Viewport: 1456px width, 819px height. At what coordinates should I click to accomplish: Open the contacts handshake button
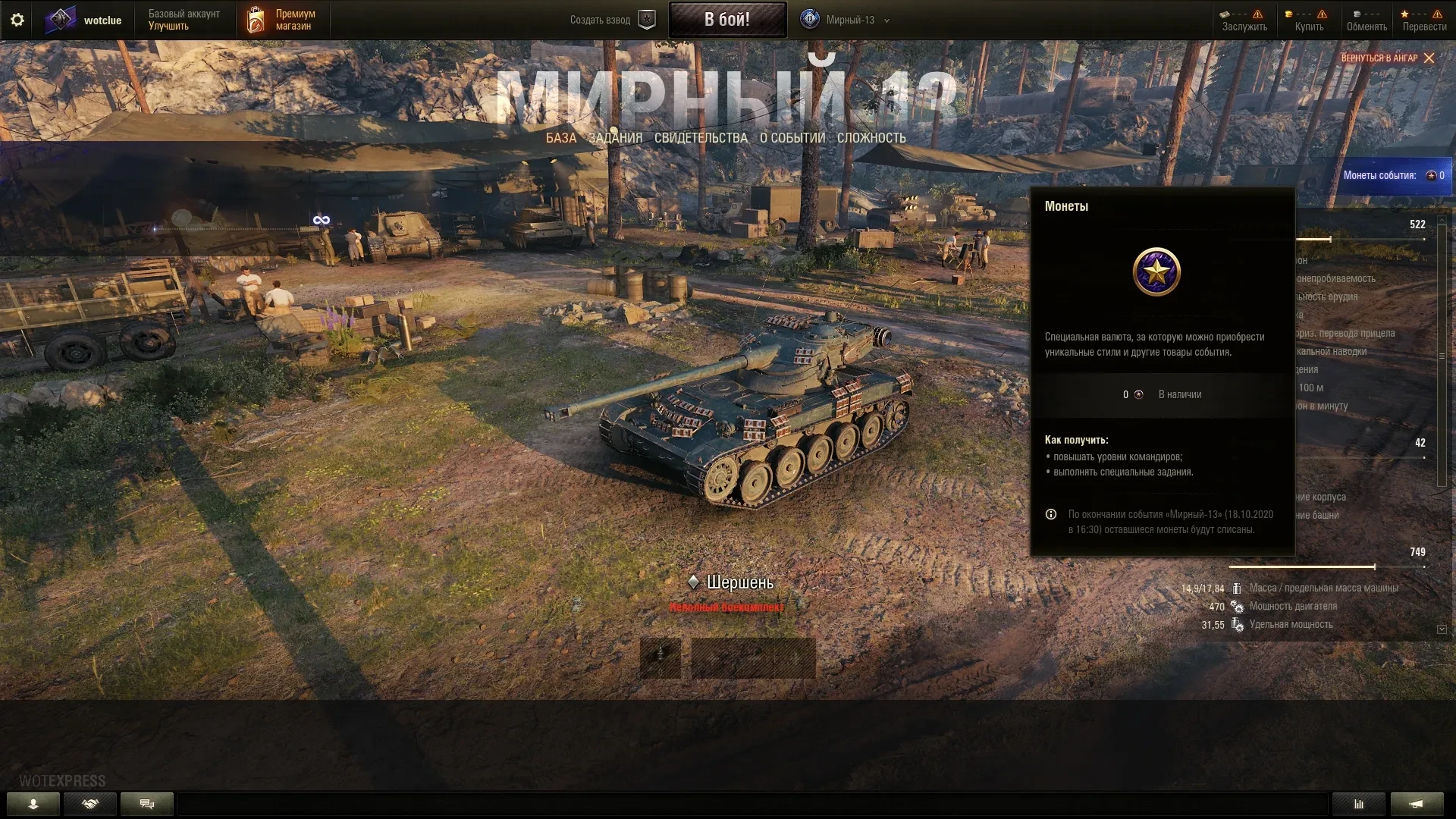pyautogui.click(x=90, y=804)
